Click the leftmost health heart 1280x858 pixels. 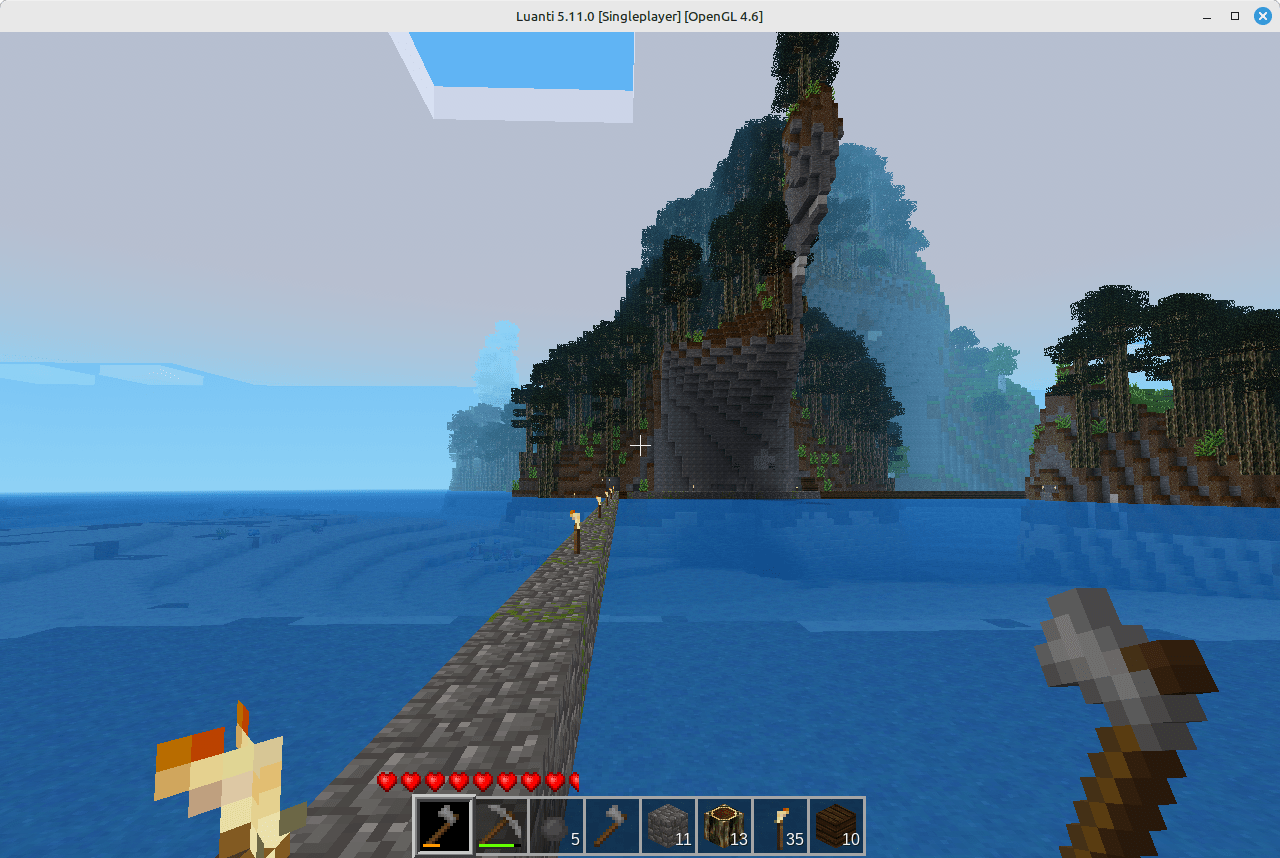387,781
